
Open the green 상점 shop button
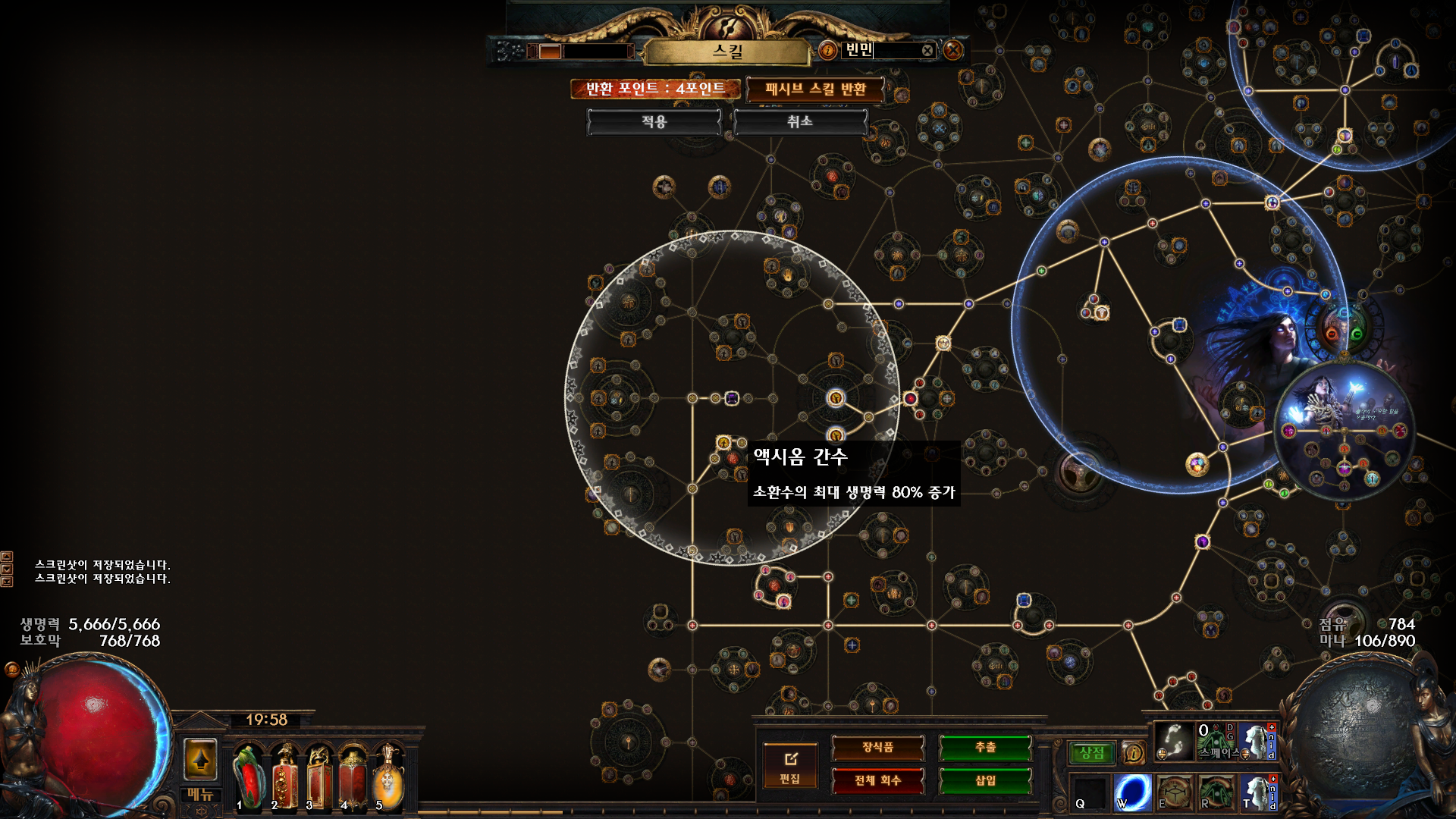coord(1092,753)
